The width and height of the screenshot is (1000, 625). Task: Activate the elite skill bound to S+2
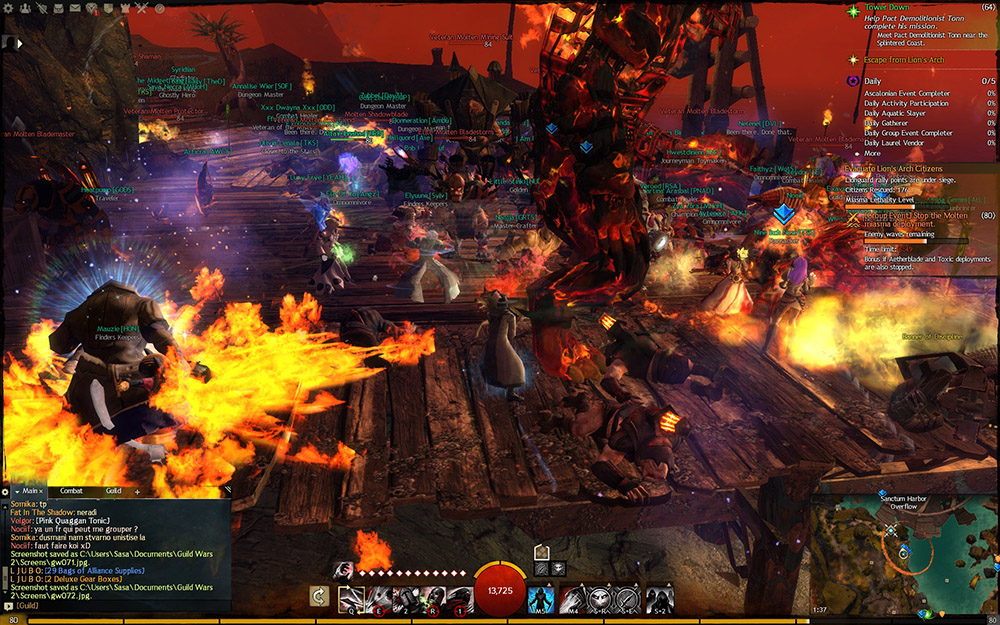click(x=658, y=599)
